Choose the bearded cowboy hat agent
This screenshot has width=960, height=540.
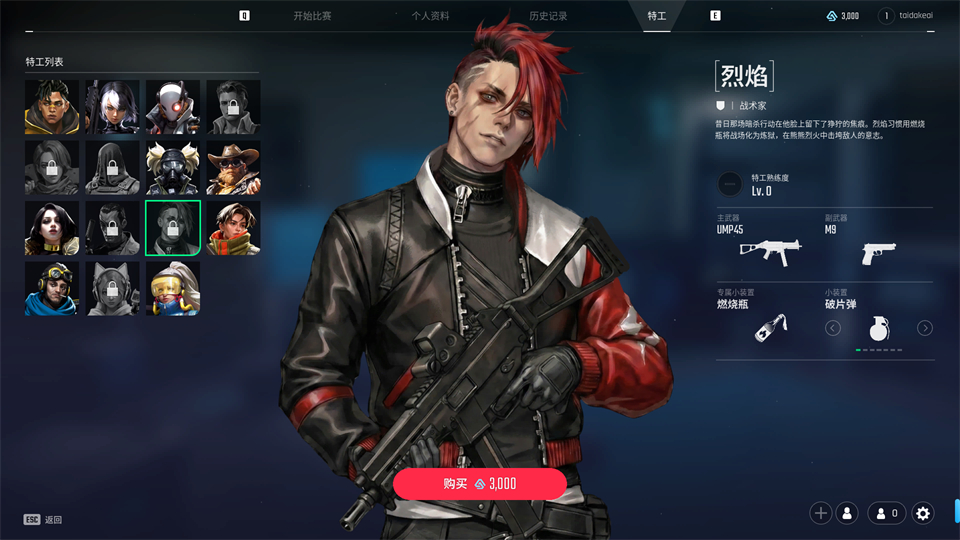tap(233, 168)
